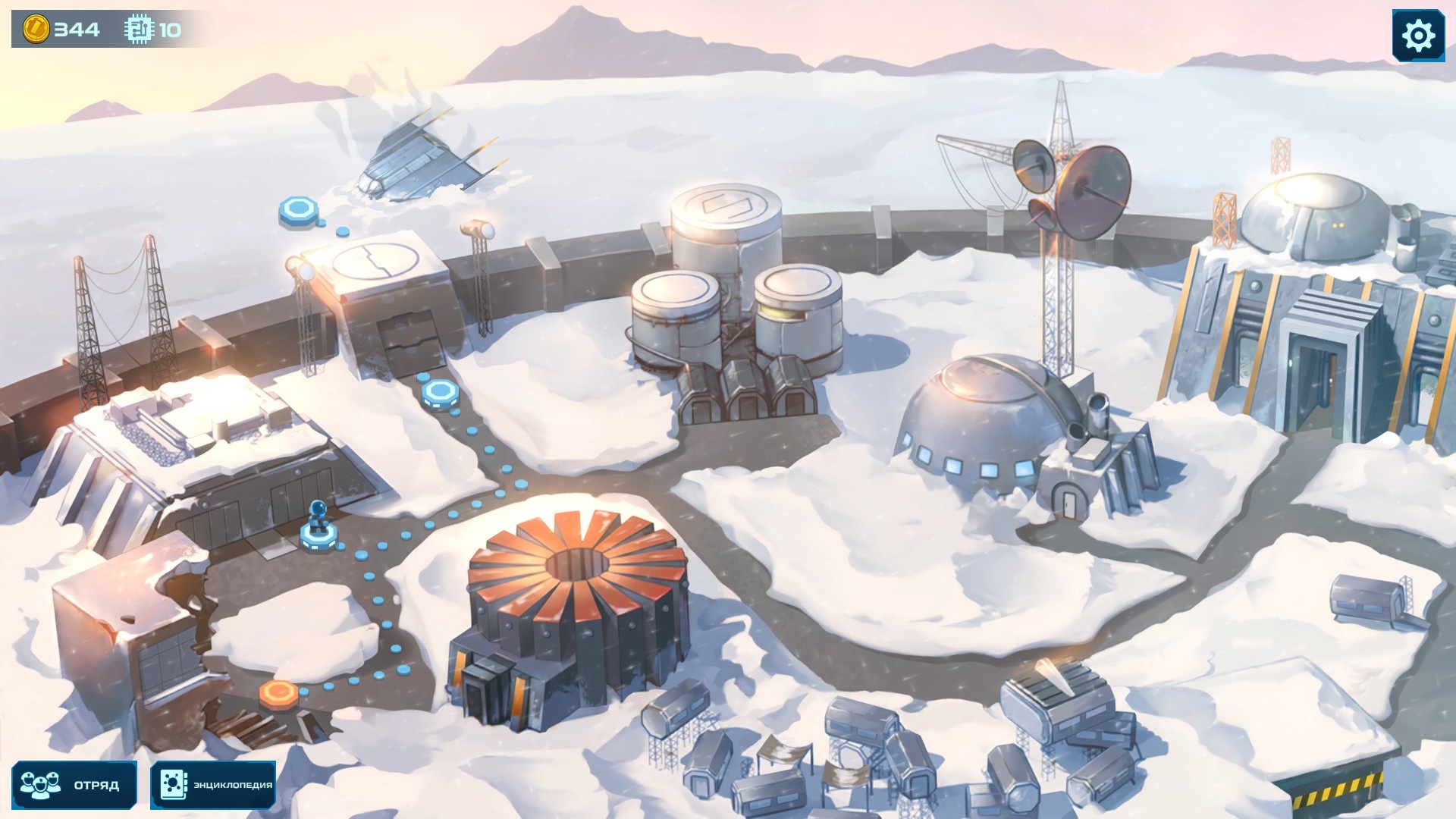
Task: Select the orange hexagon level node
Action: click(278, 692)
